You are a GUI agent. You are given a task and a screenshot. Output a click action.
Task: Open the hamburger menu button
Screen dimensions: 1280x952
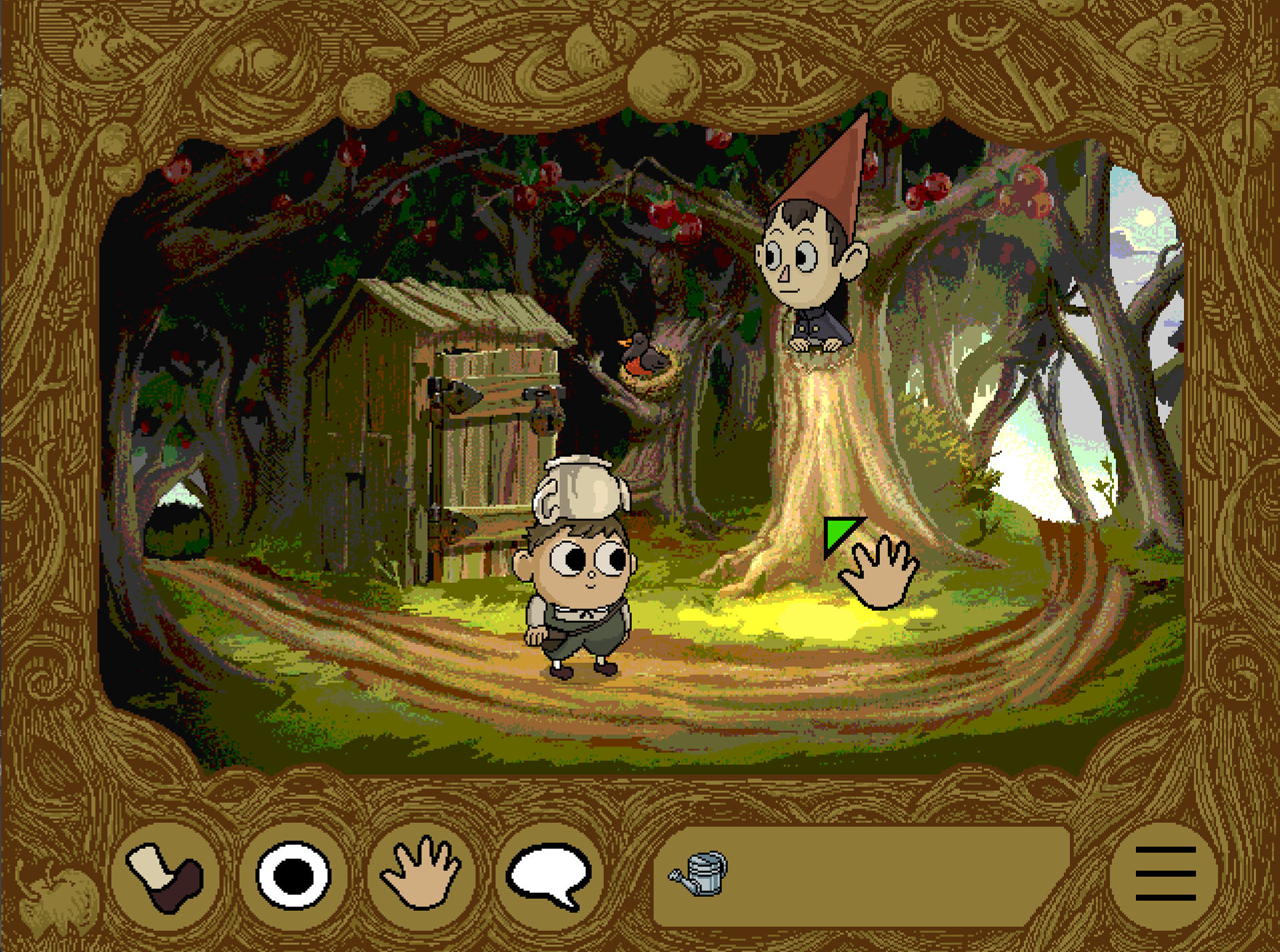1165,874
